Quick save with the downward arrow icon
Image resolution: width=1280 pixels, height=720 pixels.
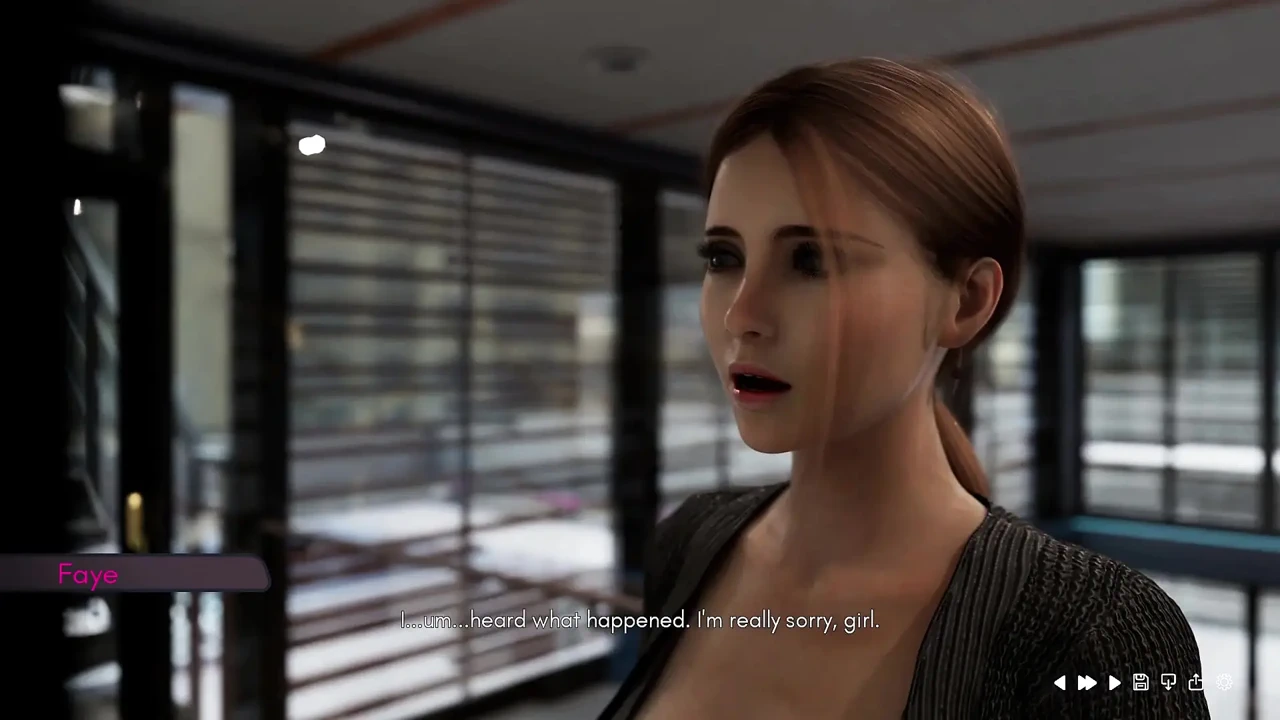click(x=1168, y=683)
